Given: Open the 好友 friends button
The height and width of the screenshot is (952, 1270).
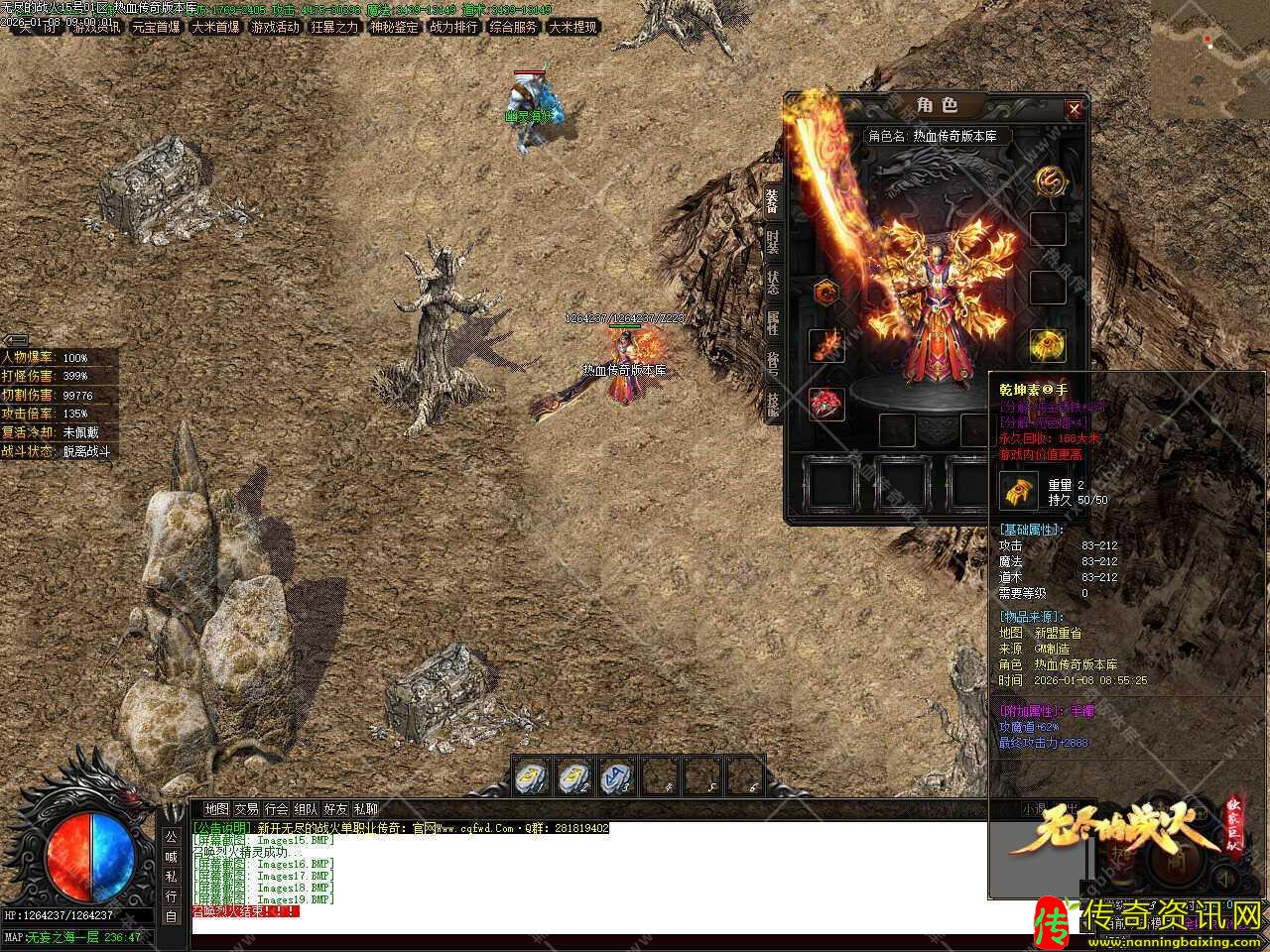Looking at the screenshot, I should coord(336,809).
